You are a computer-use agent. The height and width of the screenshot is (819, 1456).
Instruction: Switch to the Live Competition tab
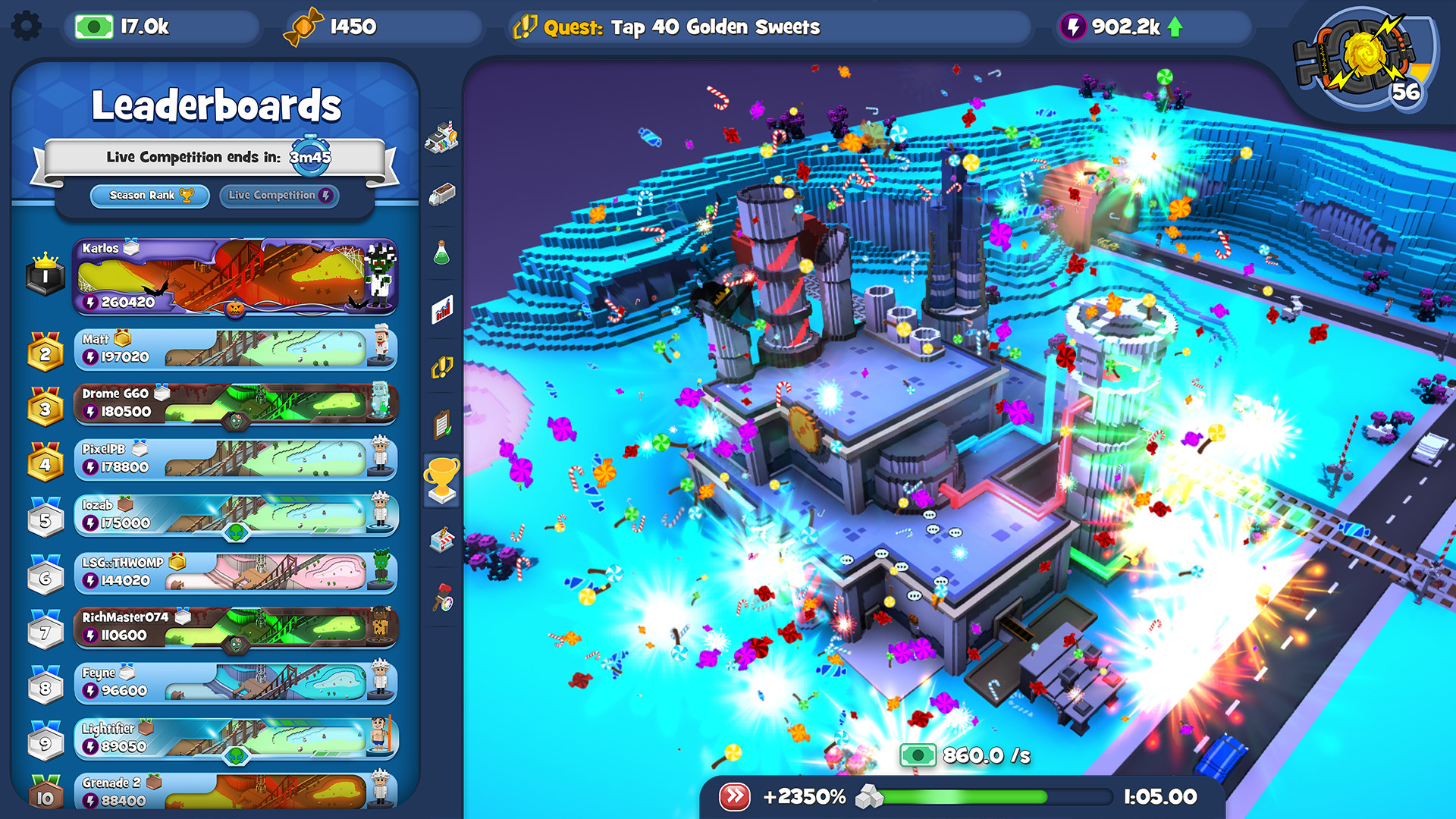point(278,195)
